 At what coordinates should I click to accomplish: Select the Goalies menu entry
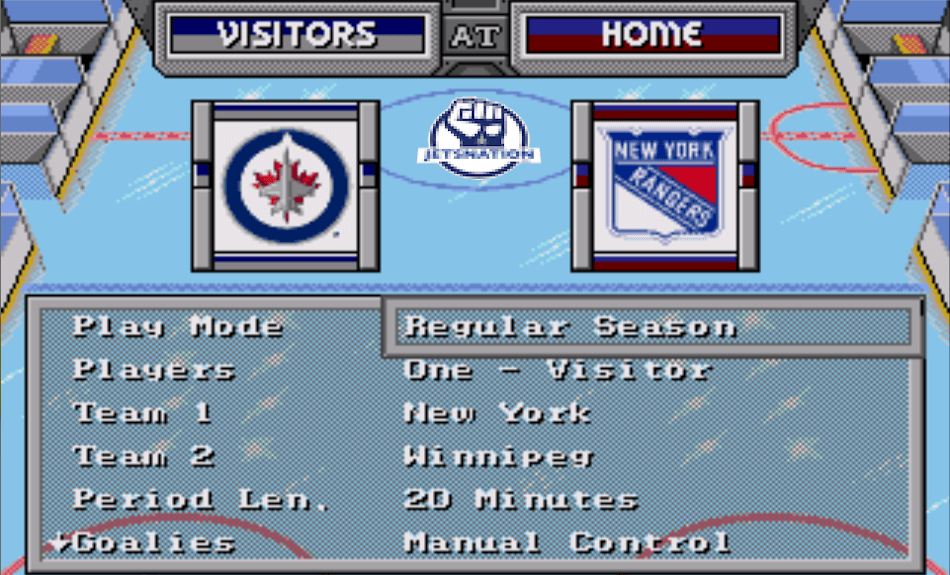click(155, 543)
